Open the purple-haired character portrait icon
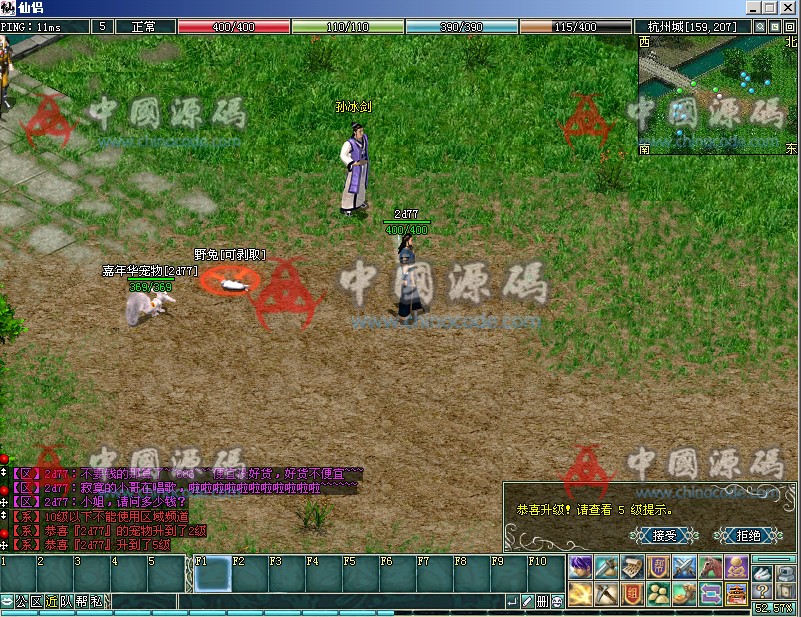 [x=581, y=568]
